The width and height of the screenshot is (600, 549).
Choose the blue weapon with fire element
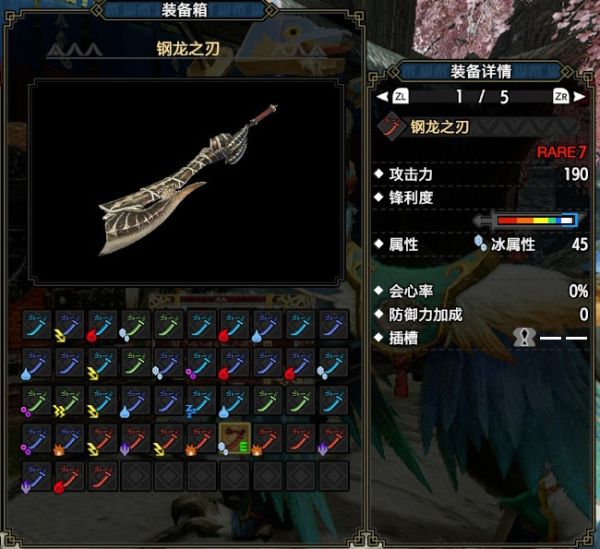click(70, 439)
